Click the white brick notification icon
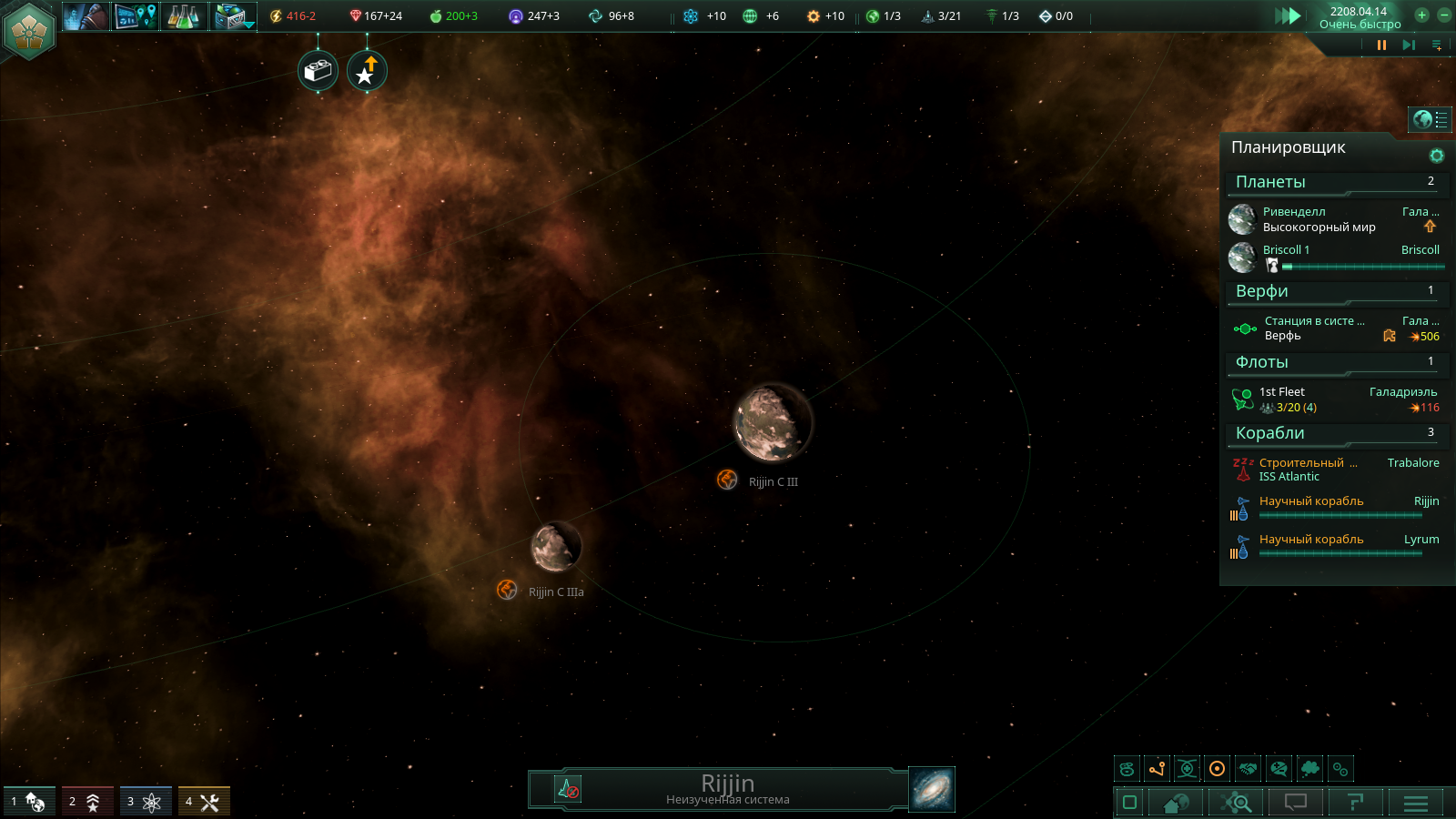The width and height of the screenshot is (1456, 819). (x=318, y=70)
